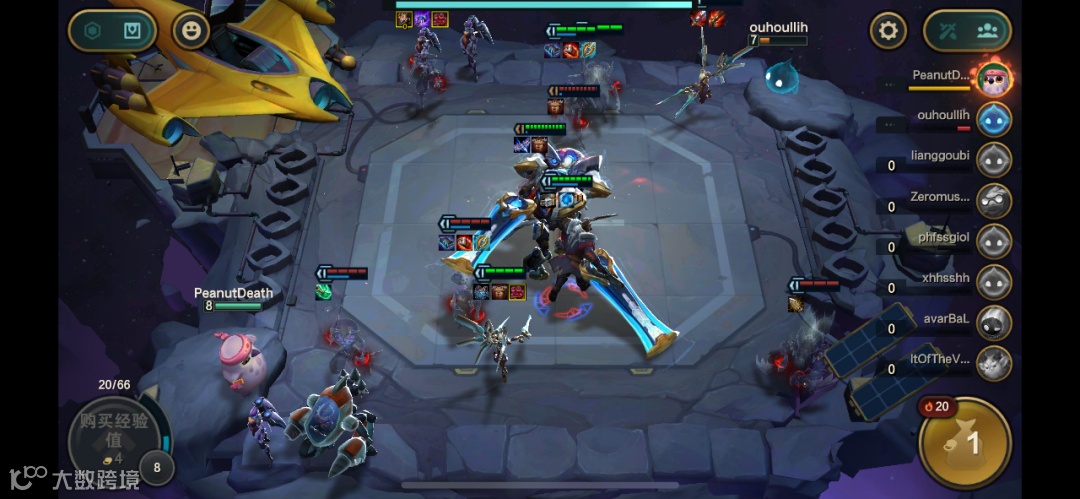Select PeanutD... in the player list
Image resolution: width=1080 pixels, height=499 pixels.
tap(993, 77)
